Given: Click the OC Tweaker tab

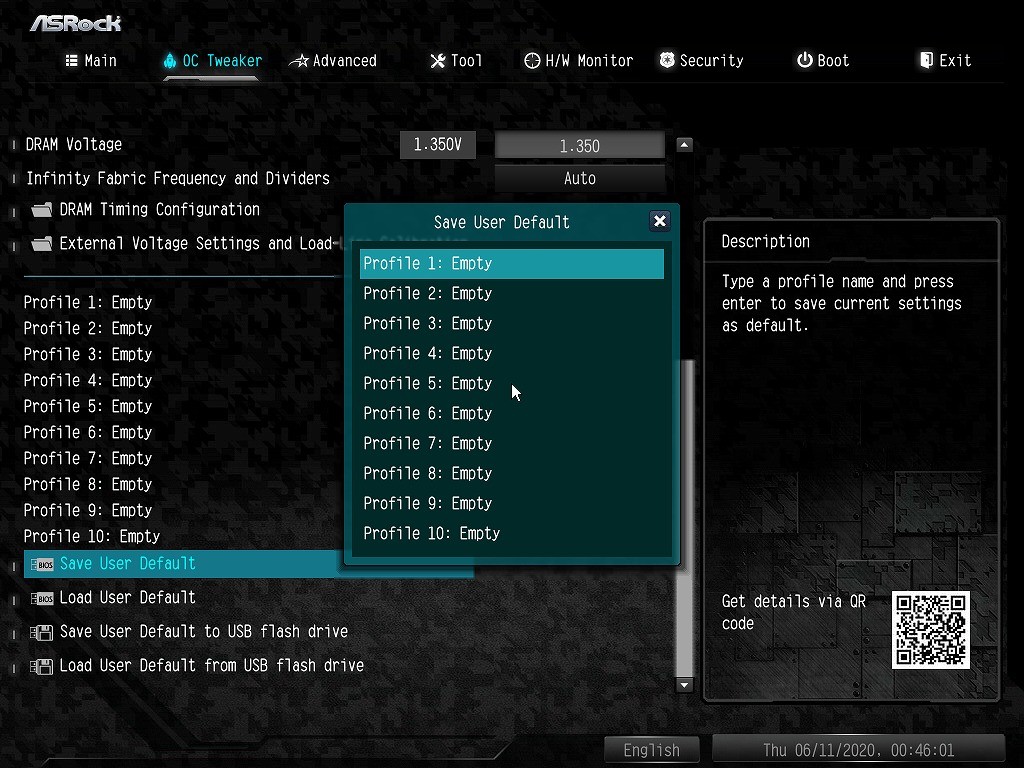Looking at the screenshot, I should (x=212, y=61).
